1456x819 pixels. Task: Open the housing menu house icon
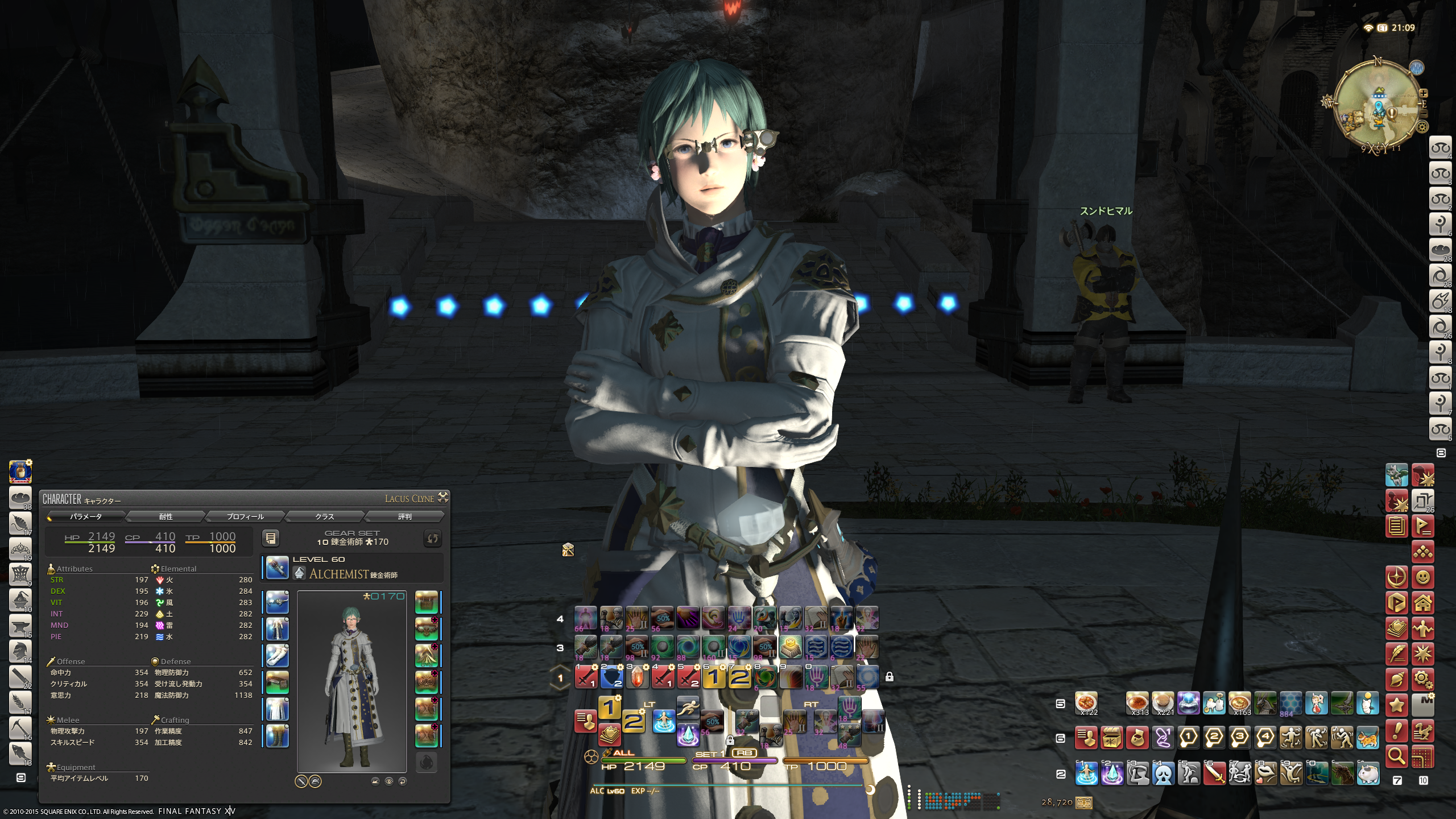[1422, 603]
